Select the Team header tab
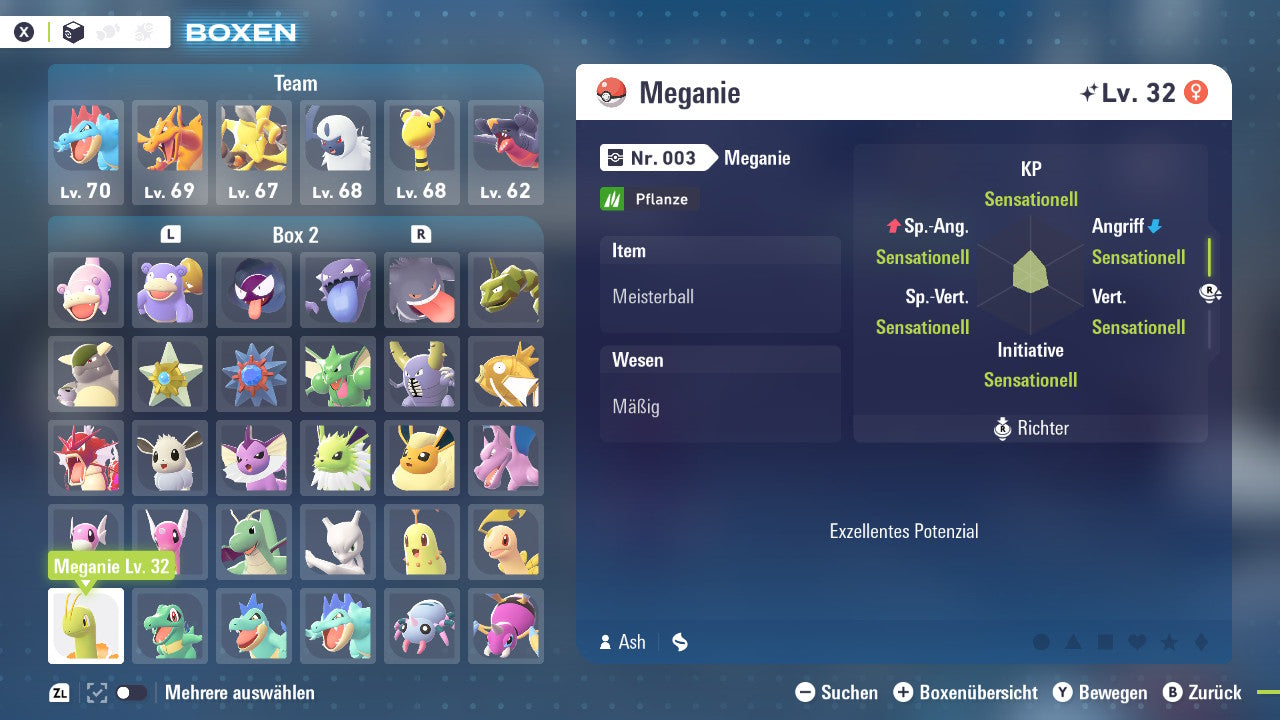This screenshot has height=720, width=1280. [x=295, y=83]
